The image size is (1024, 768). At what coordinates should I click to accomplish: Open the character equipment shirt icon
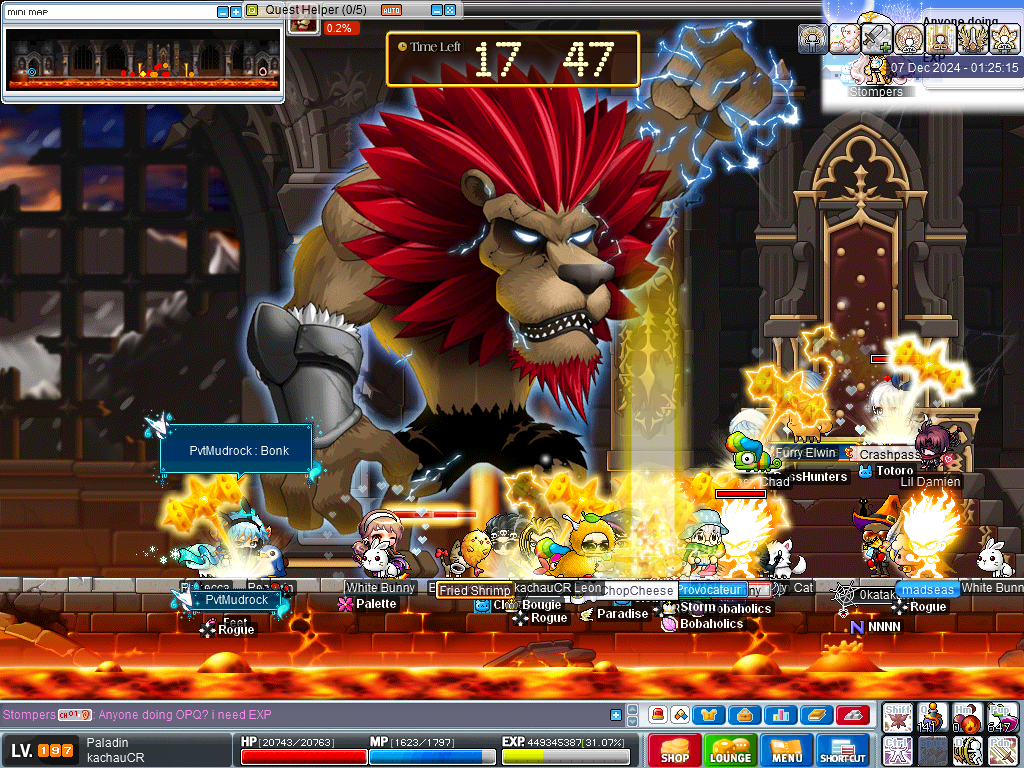[710, 715]
